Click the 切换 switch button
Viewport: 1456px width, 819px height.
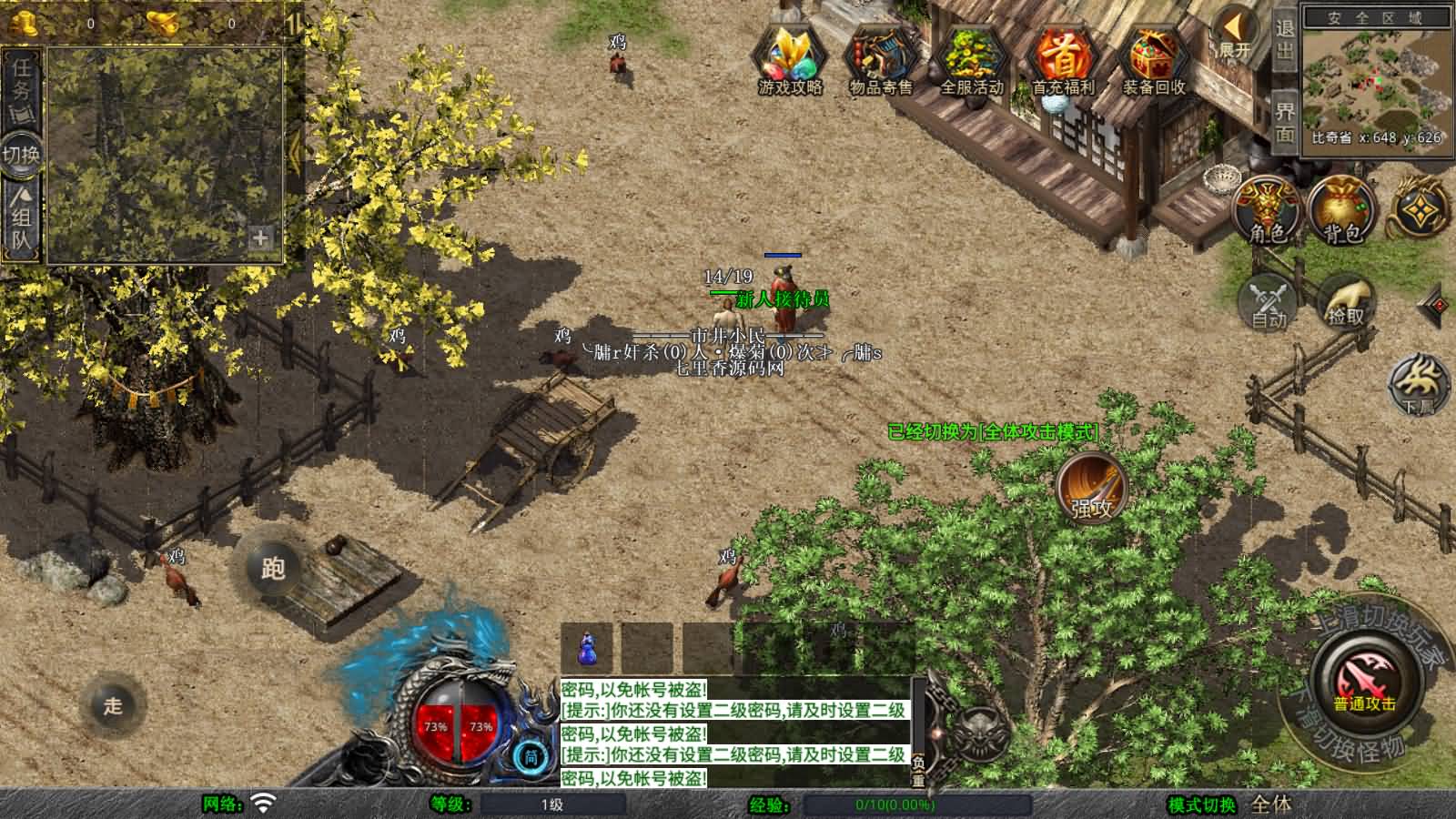pos(21,154)
